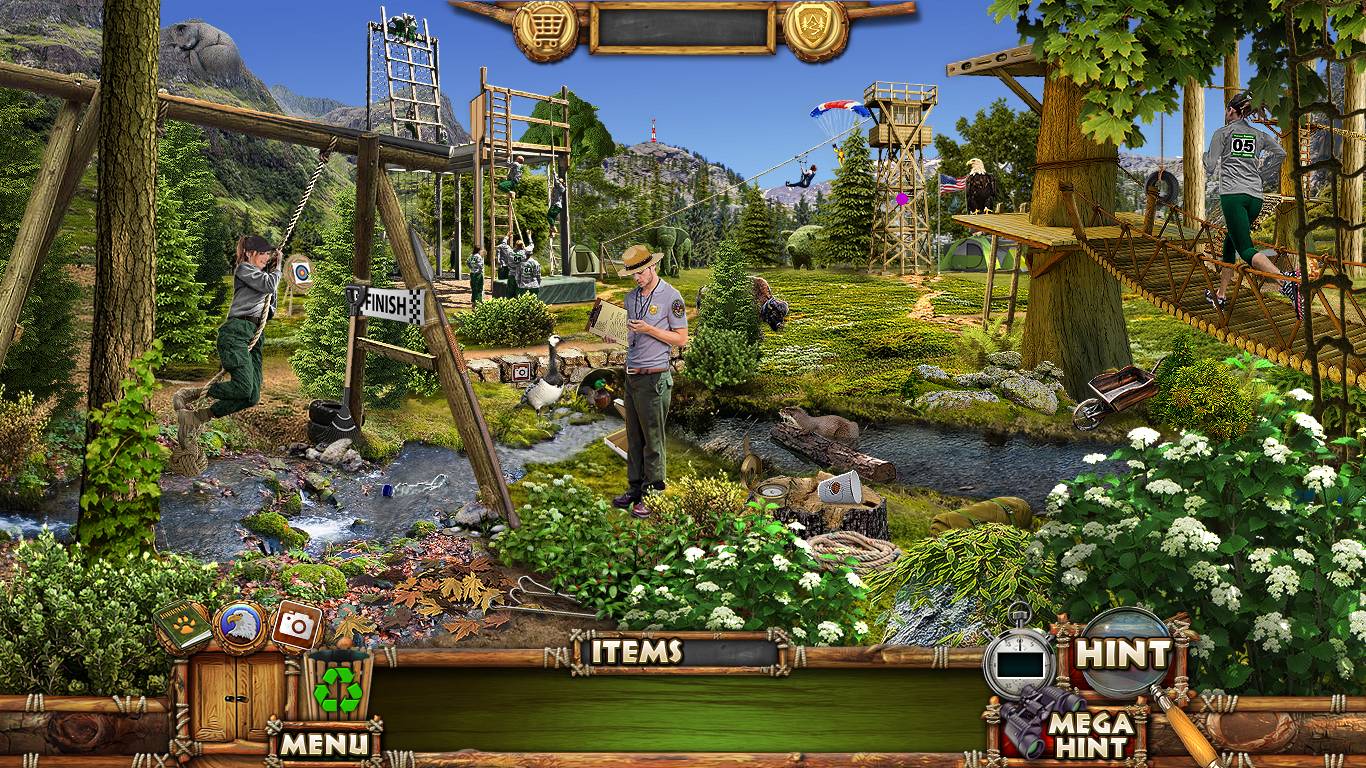Click the gold ranger badge icon
Image resolution: width=1366 pixels, height=768 pixels.
(815, 28)
